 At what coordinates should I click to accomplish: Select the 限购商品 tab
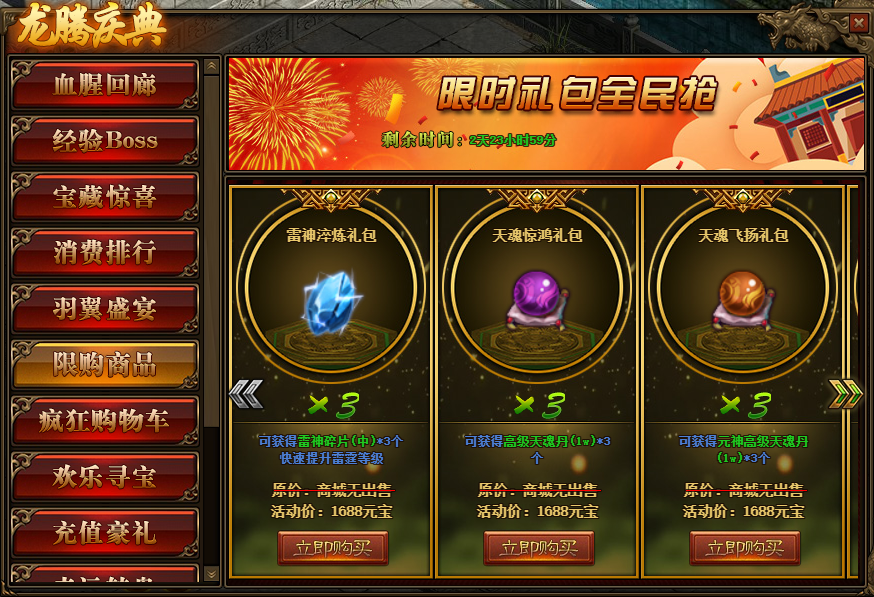pyautogui.click(x=105, y=364)
